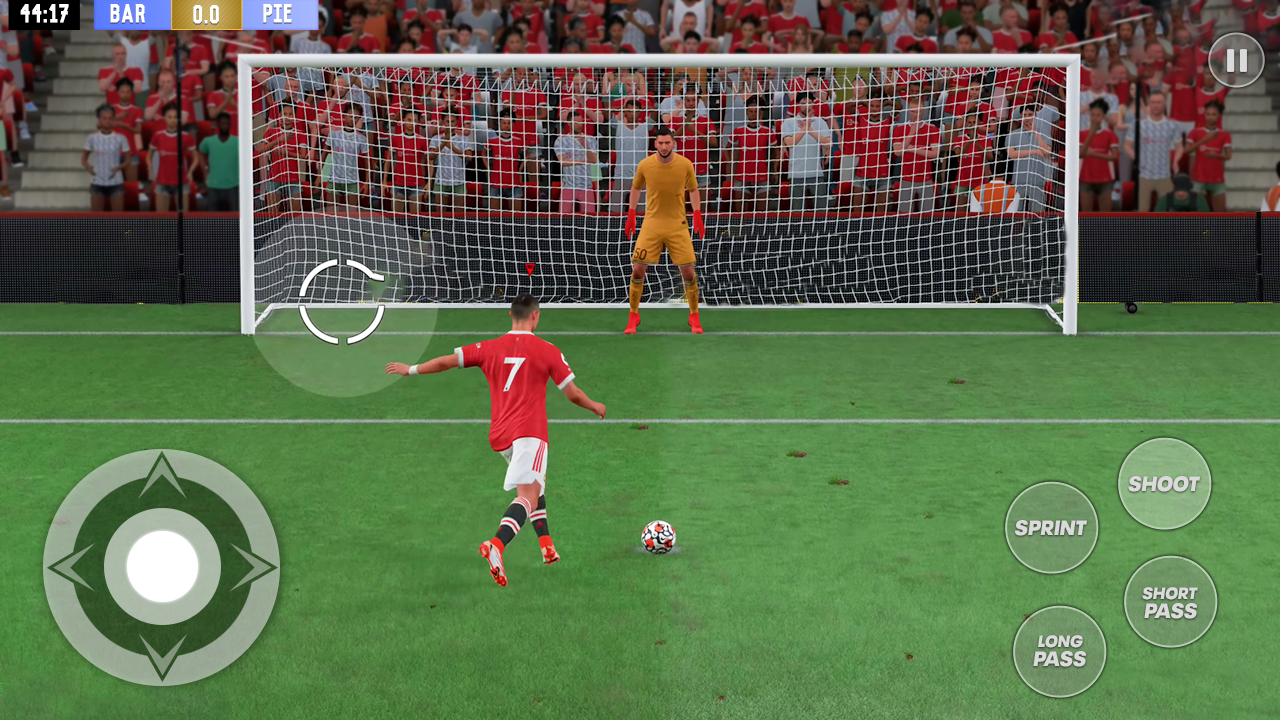The width and height of the screenshot is (1280, 720).
Task: Tap the LONG PASS control
Action: [1060, 652]
